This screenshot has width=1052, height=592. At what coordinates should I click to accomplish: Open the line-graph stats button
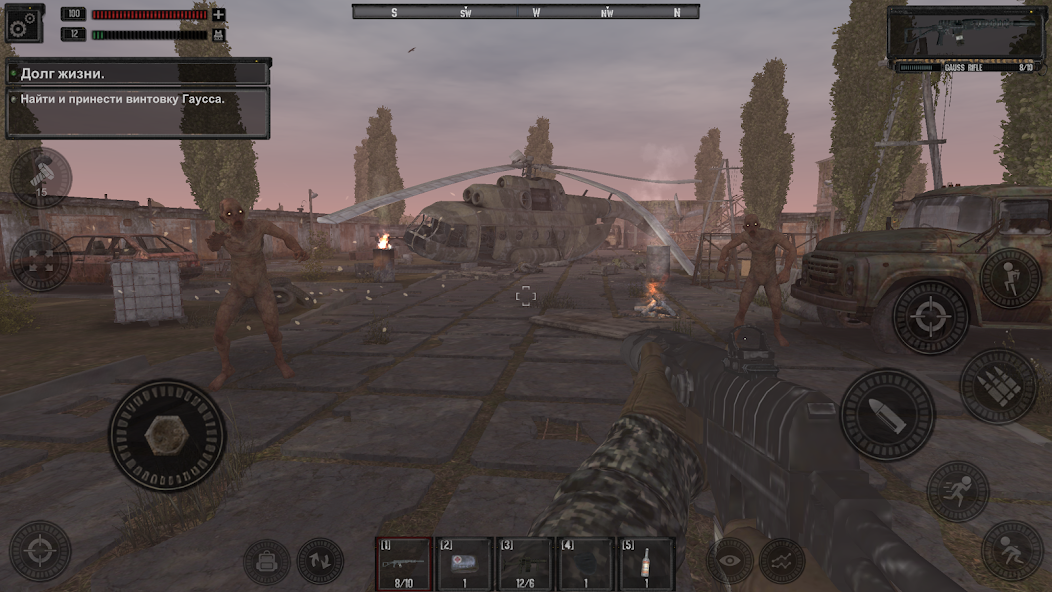[782, 561]
